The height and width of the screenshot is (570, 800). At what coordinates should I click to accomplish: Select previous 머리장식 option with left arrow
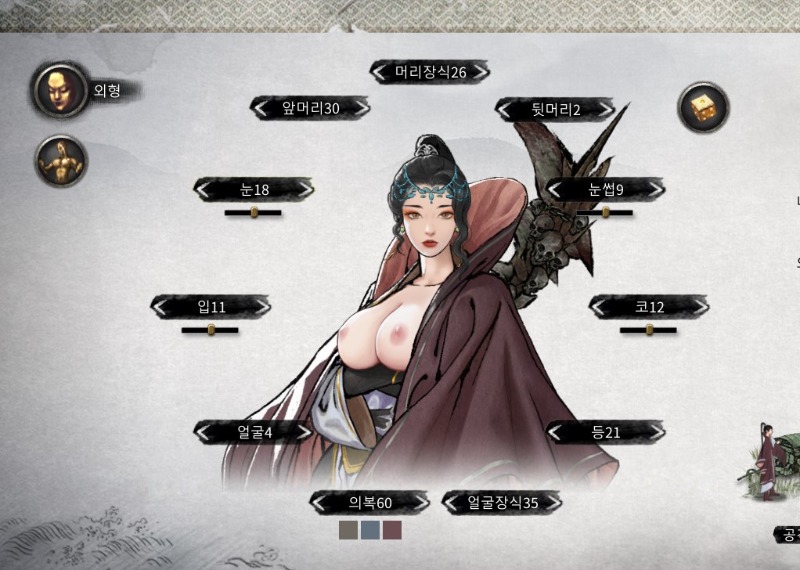[x=380, y=72]
